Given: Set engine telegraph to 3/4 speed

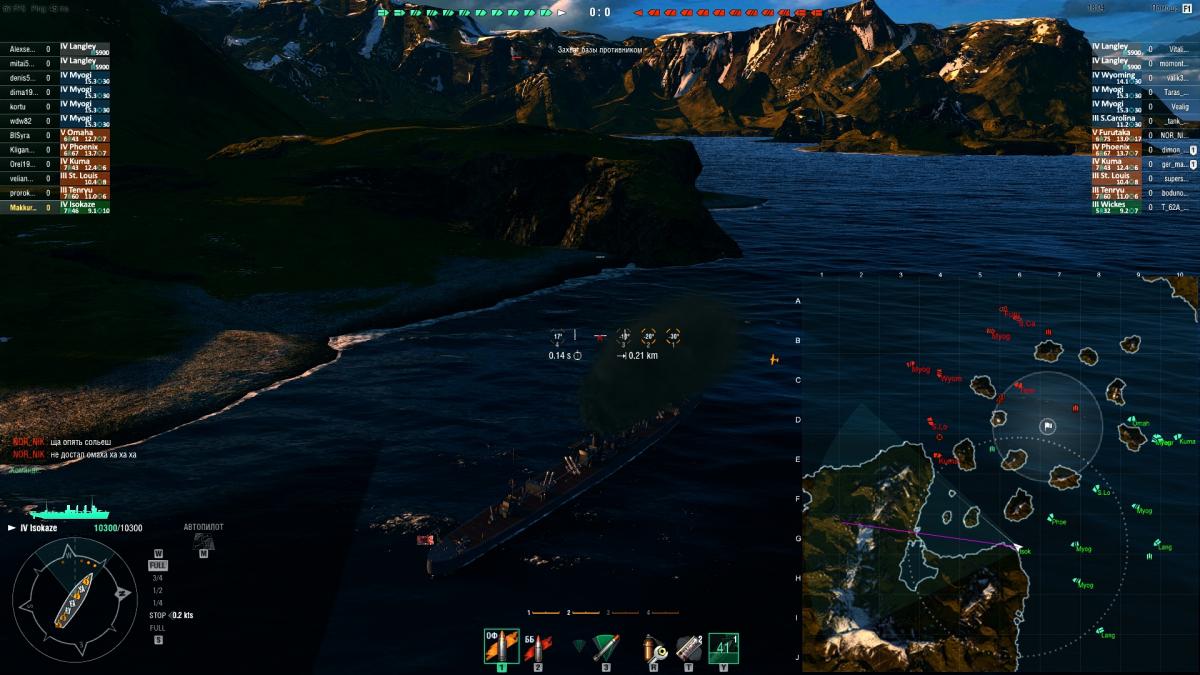Looking at the screenshot, I should coord(157,578).
